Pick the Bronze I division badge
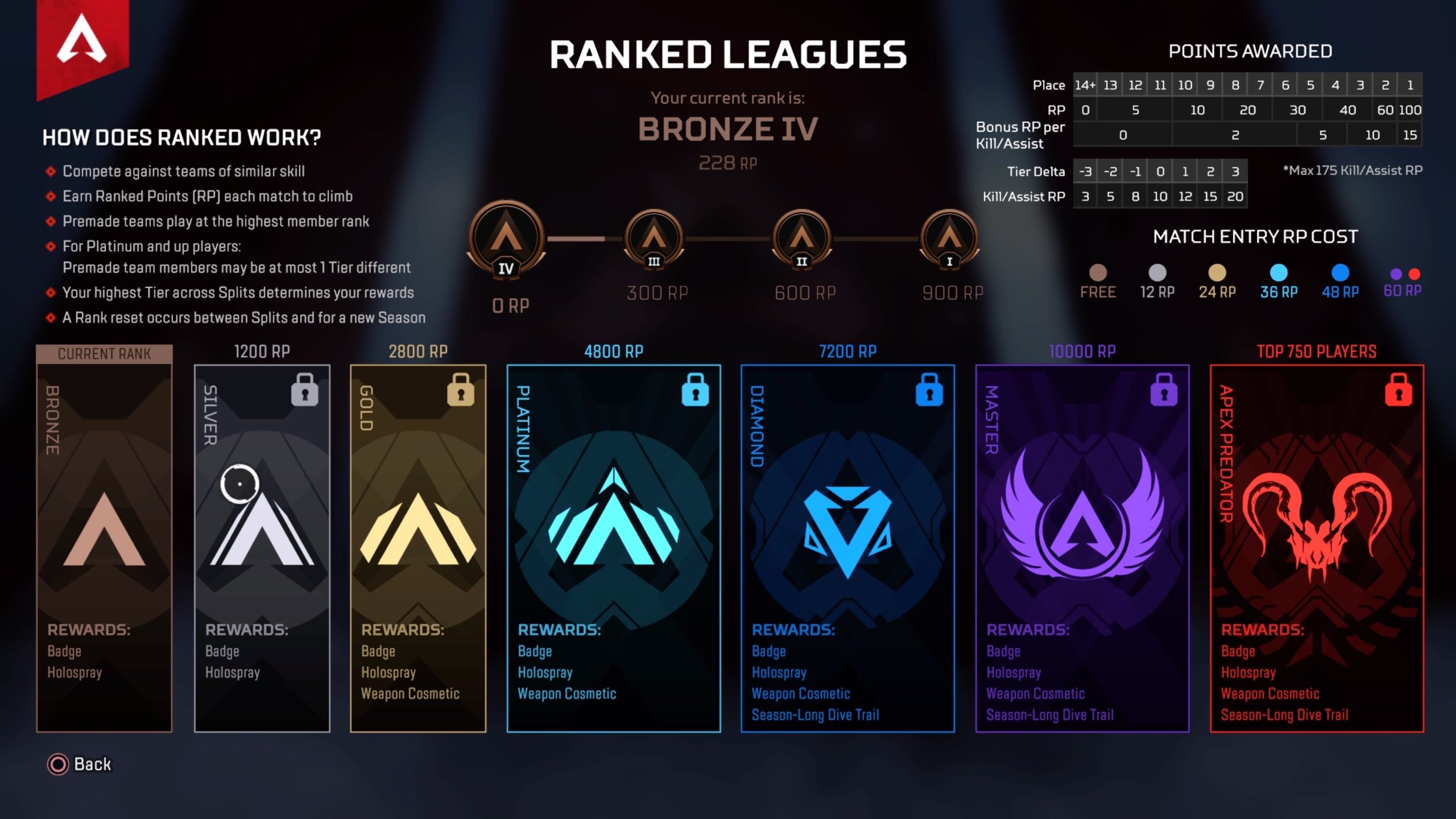The image size is (1456, 819). 949,239
